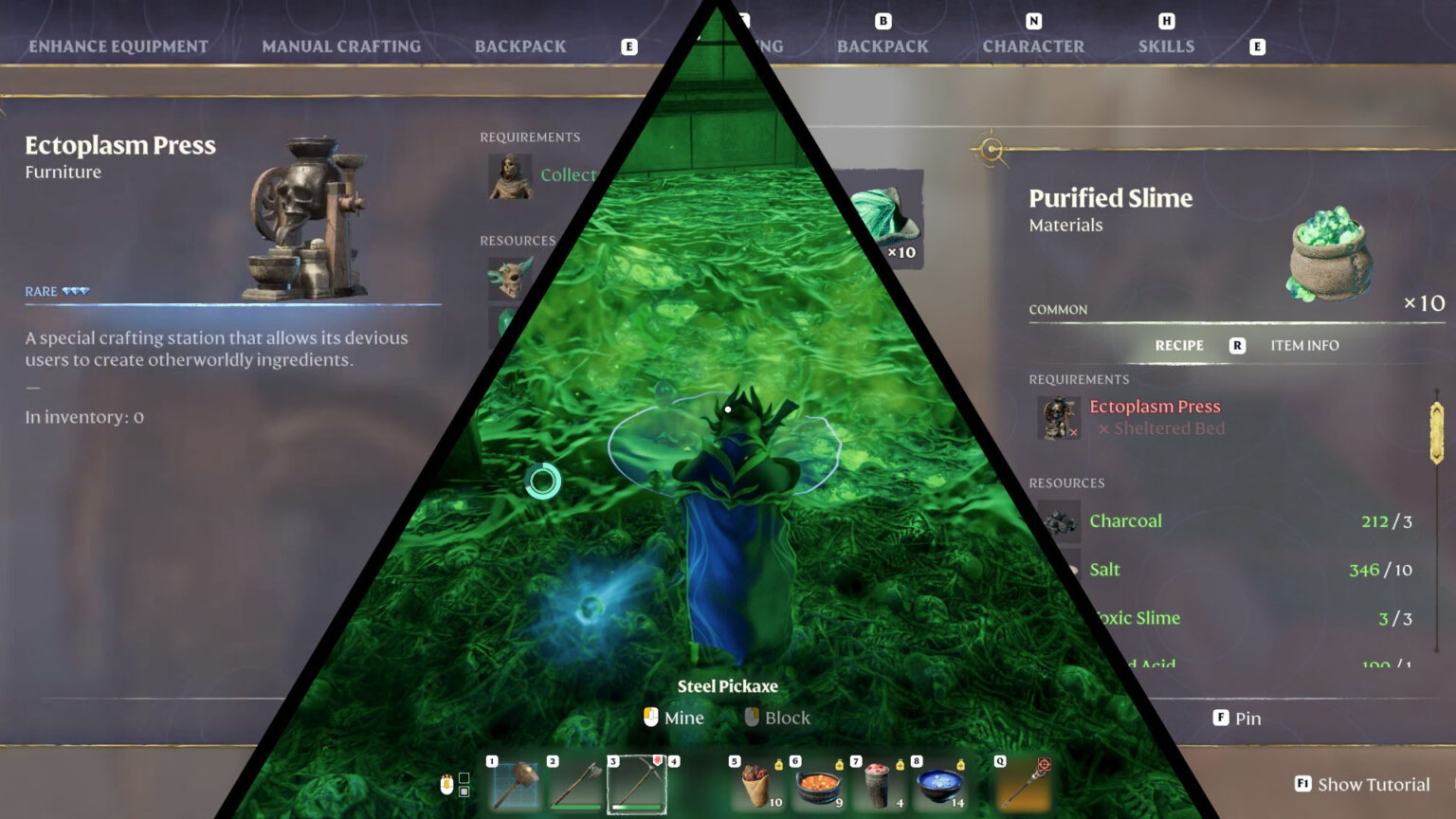Click the Charcoal resource icon
The image size is (1456, 819).
click(1059, 520)
